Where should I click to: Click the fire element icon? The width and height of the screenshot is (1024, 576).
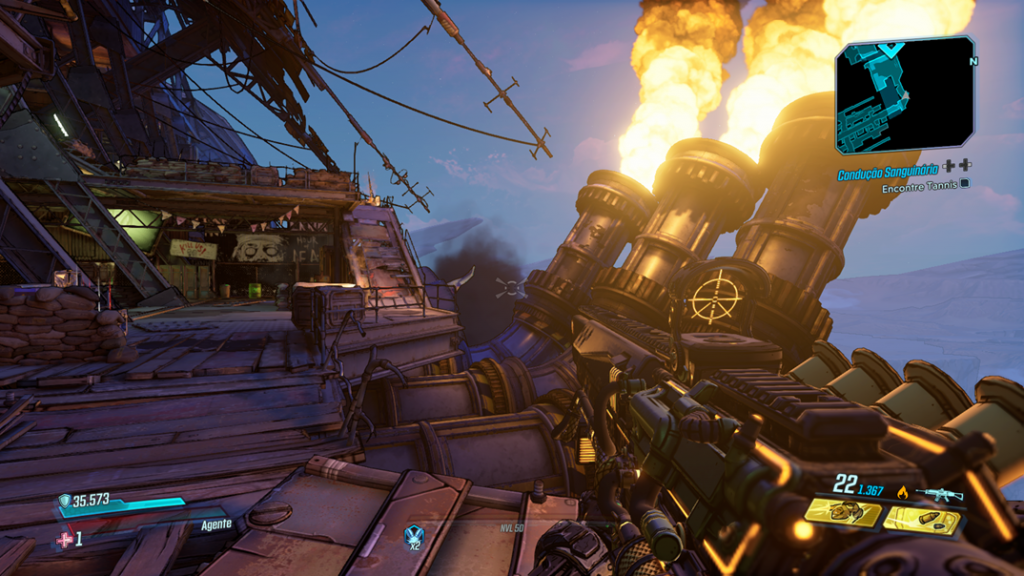point(903,492)
